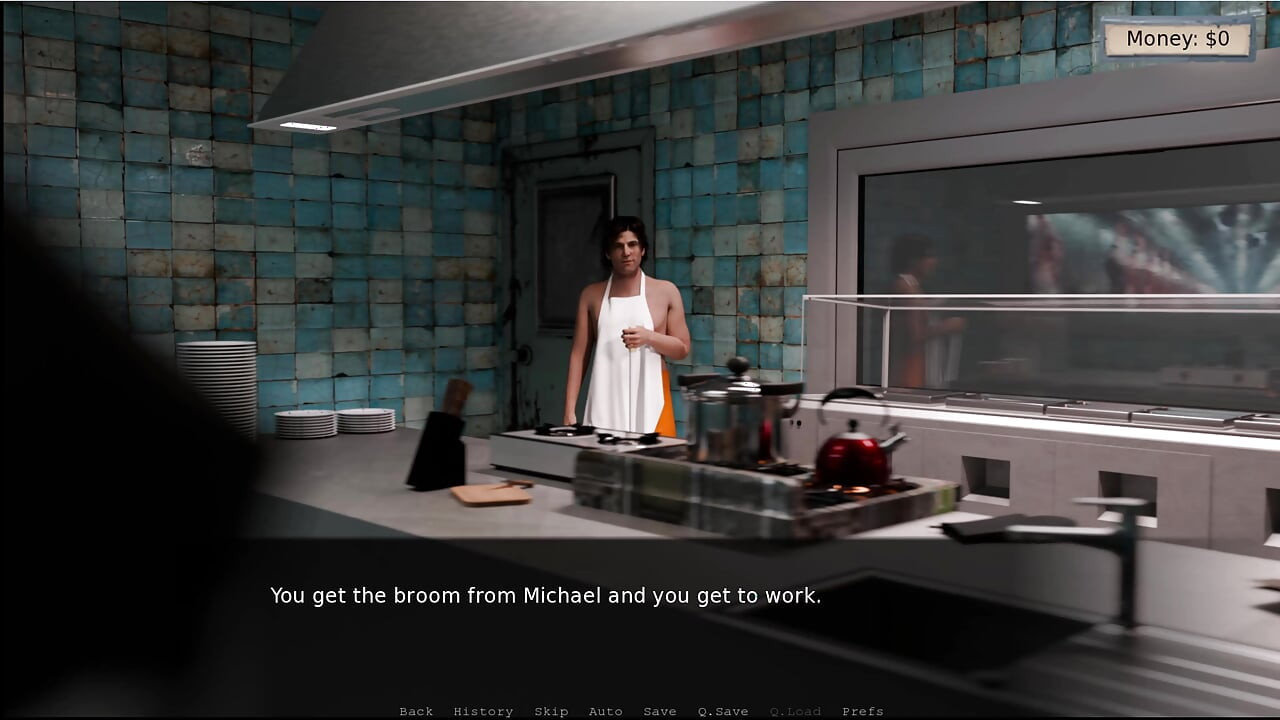Click the dialogue text to advance the story

(545, 595)
